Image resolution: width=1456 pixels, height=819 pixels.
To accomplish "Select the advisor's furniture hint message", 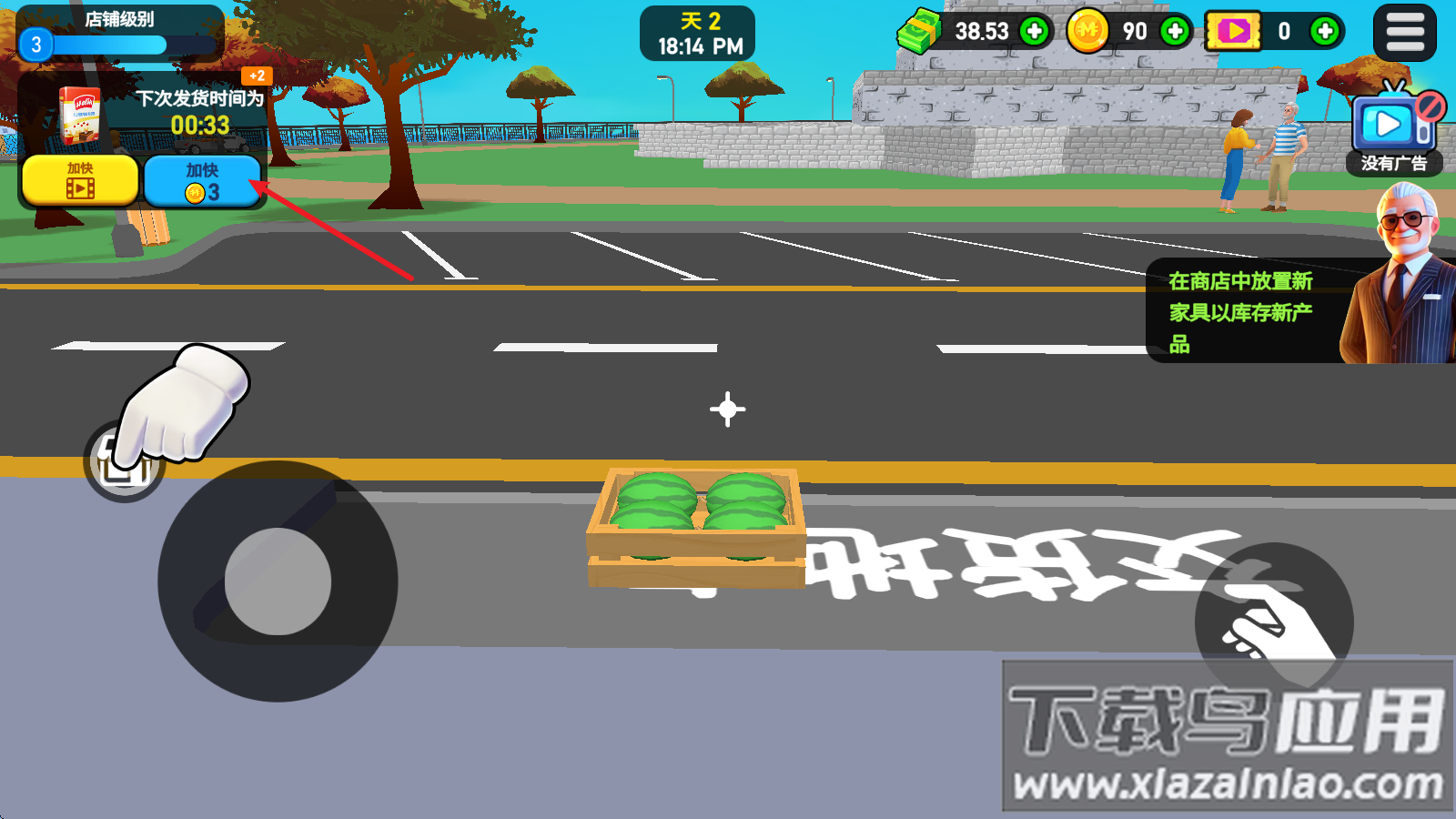I will [x=1241, y=311].
